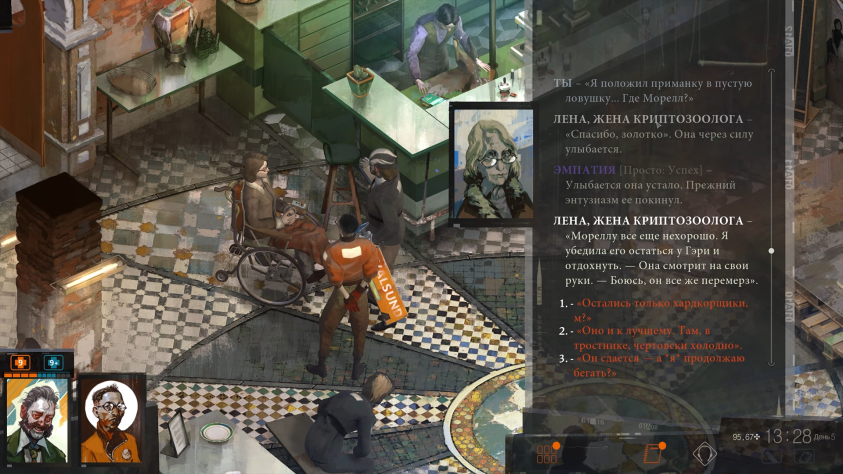Choose the first reply about hardcore cryptozoologists
The height and width of the screenshot is (474, 843).
coord(664,309)
